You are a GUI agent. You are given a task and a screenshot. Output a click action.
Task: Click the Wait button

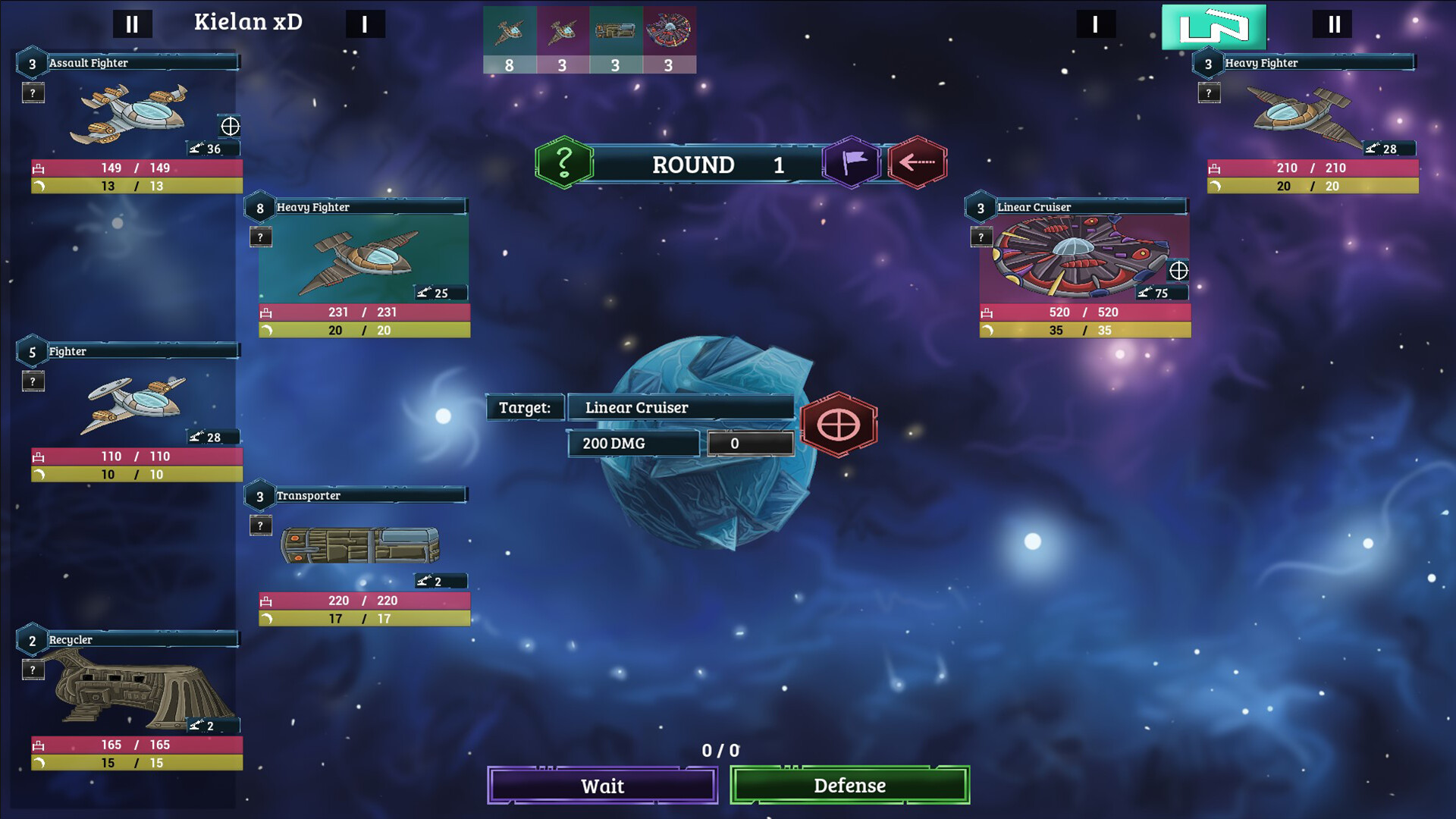point(601,786)
